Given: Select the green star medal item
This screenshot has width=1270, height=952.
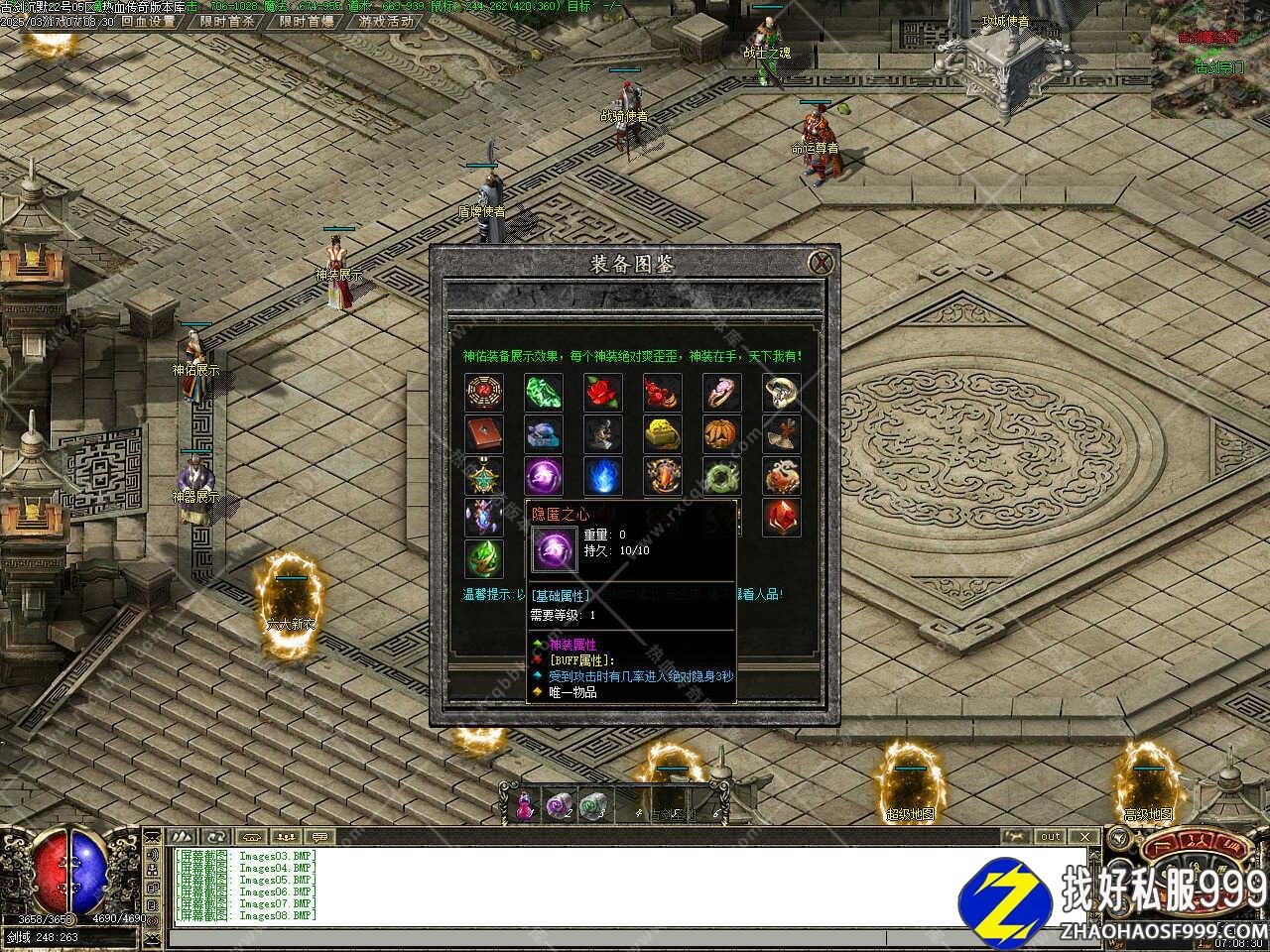Looking at the screenshot, I should tap(484, 476).
